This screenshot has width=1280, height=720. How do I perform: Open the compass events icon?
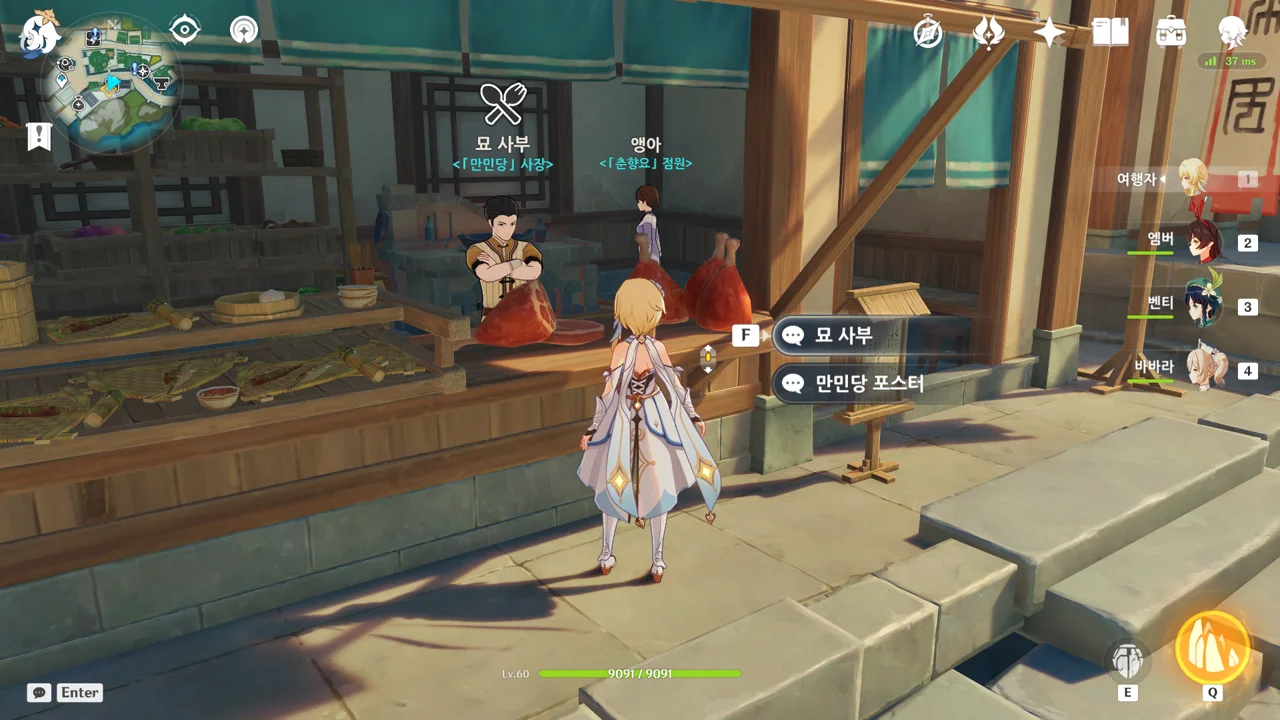coord(929,33)
